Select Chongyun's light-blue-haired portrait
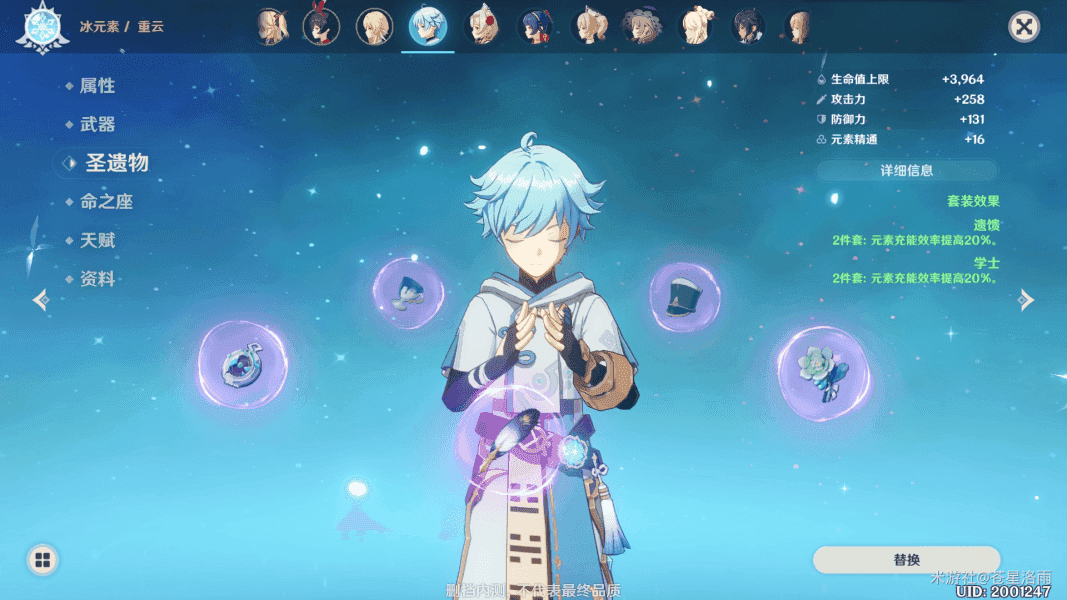Screen dimensions: 1067x600 [x=429, y=26]
